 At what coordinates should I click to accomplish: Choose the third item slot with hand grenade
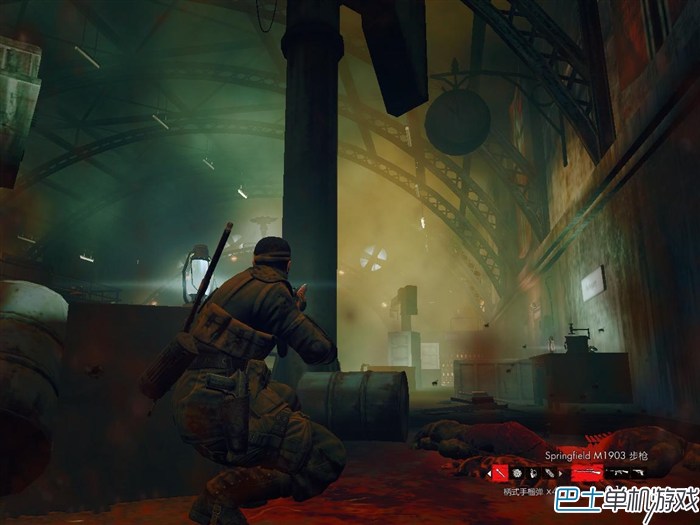point(534,471)
